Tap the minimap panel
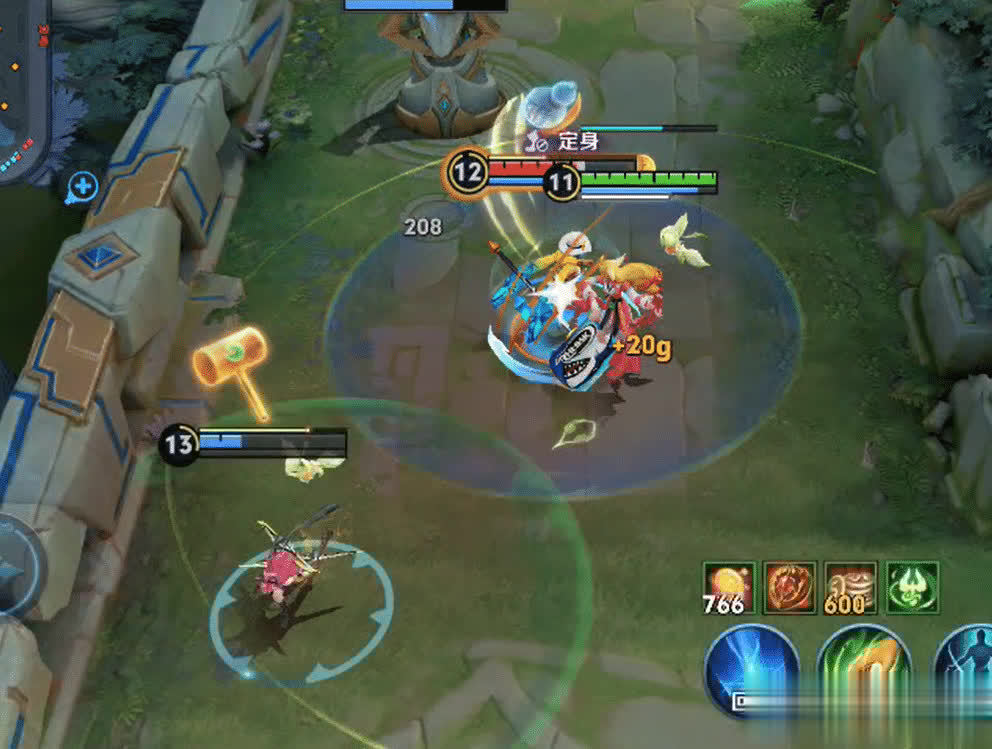The height and width of the screenshot is (749, 992). tap(20, 90)
